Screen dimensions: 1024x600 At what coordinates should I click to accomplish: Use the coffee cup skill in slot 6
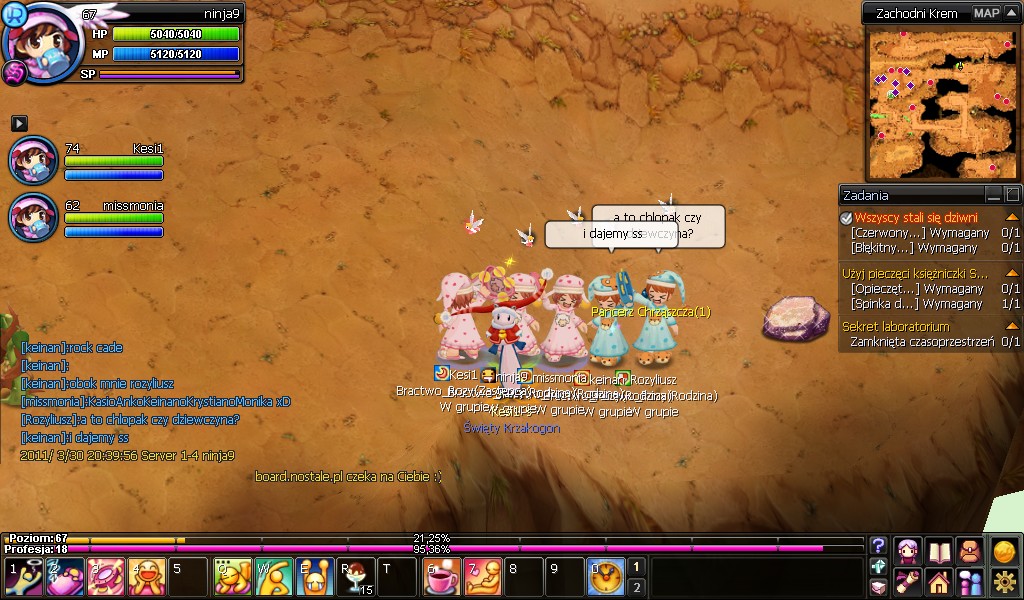[x=441, y=577]
